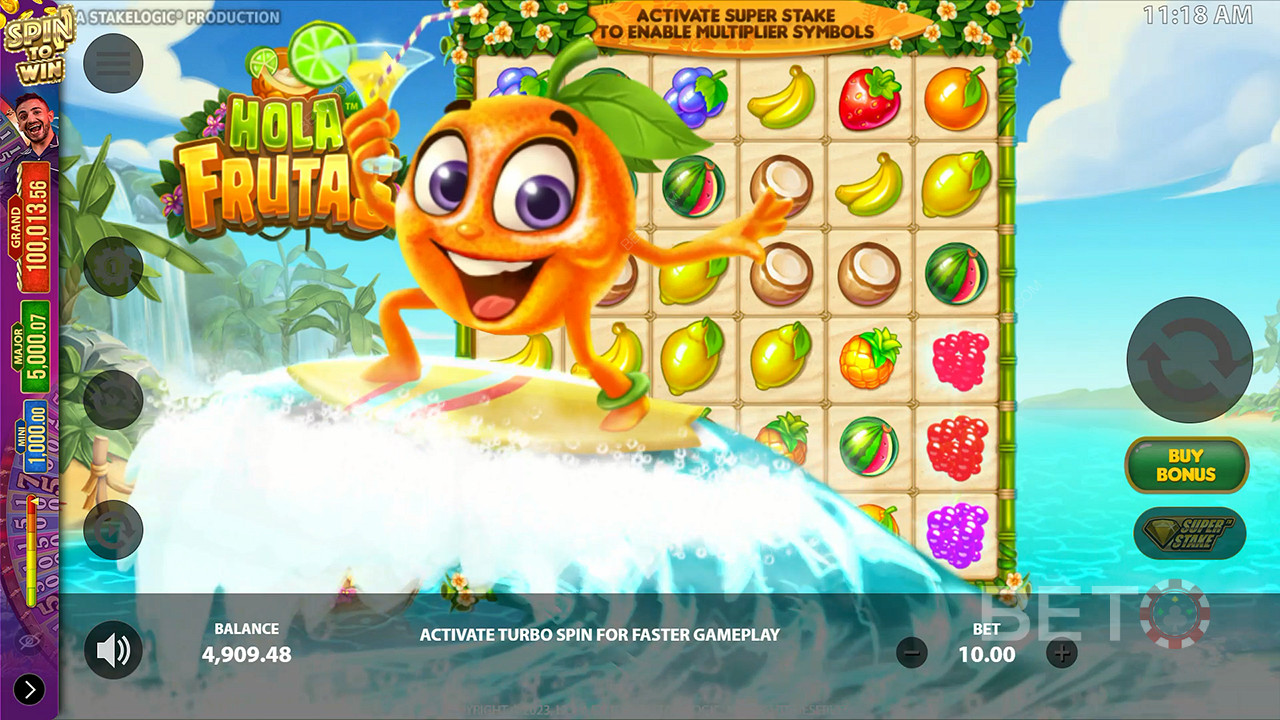The image size is (1280, 720).
Task: Open the Buy Bonus offer
Action: click(x=1186, y=466)
